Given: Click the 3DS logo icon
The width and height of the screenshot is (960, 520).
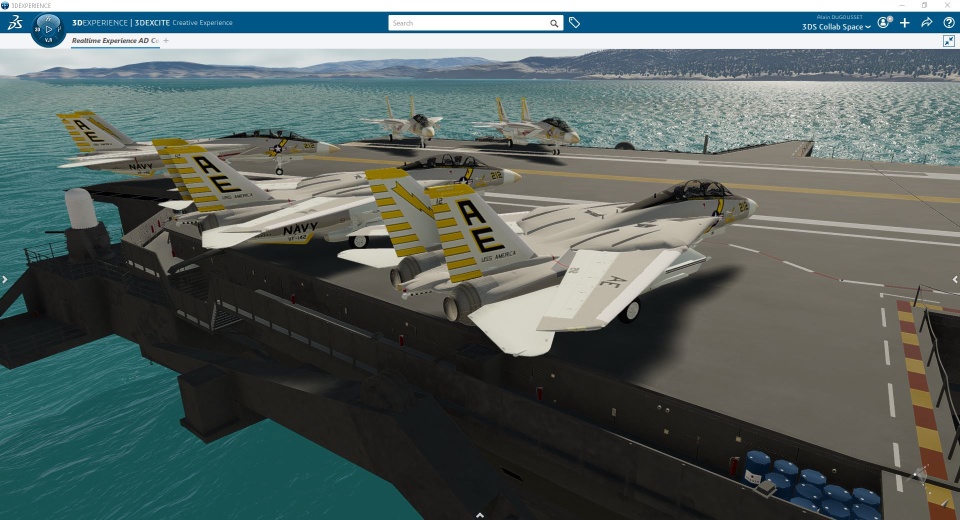Looking at the screenshot, I should (14, 23).
